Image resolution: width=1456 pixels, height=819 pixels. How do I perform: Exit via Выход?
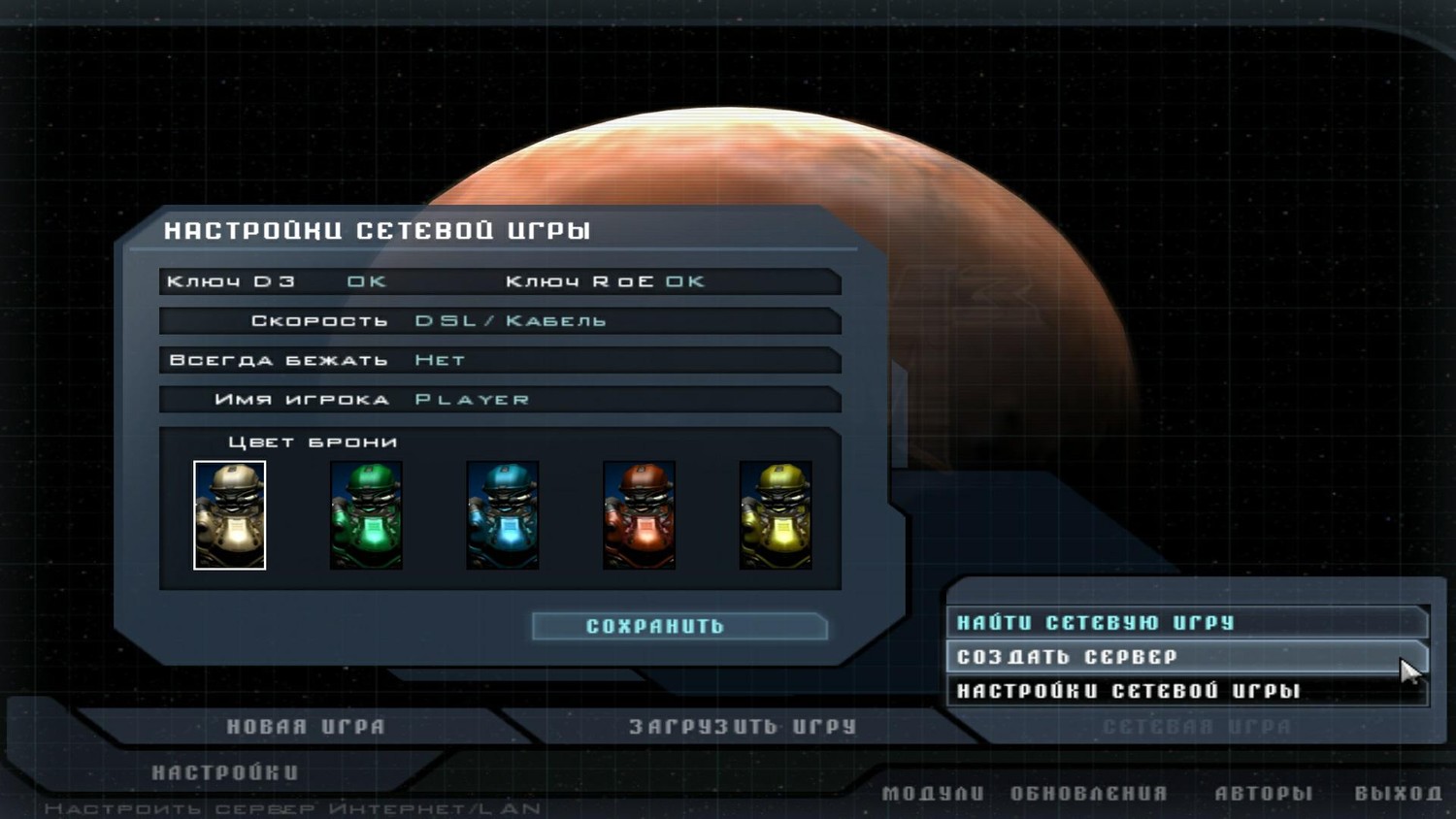pos(1399,794)
